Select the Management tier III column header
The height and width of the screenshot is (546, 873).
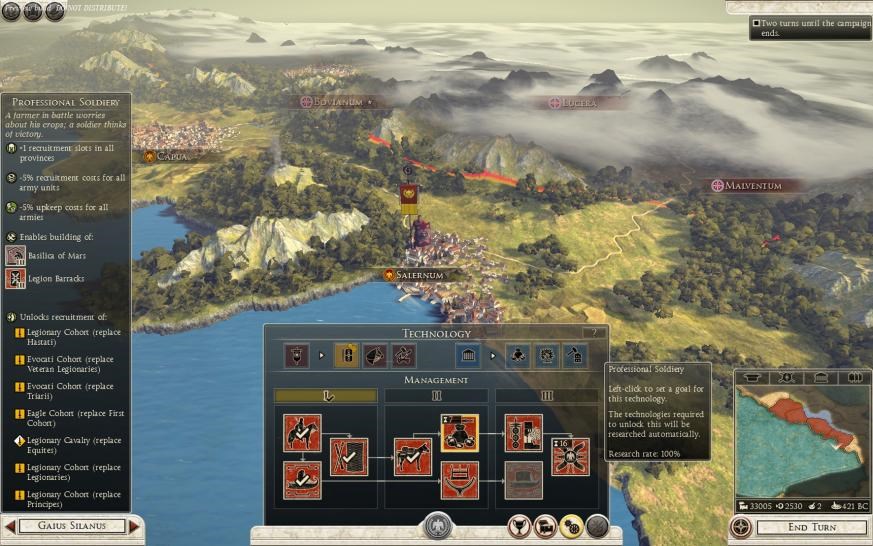pos(547,396)
